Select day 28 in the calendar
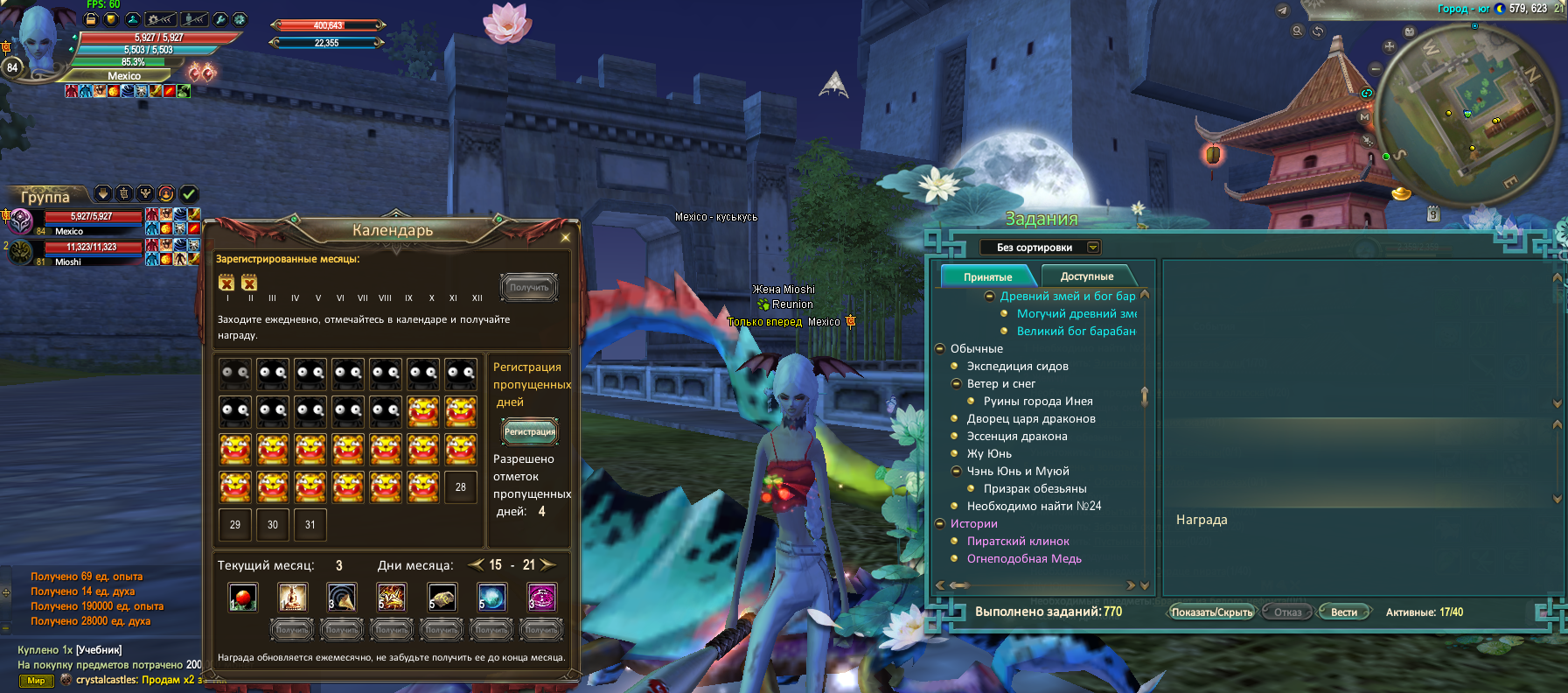Viewport: 1568px width, 693px height. [461, 487]
